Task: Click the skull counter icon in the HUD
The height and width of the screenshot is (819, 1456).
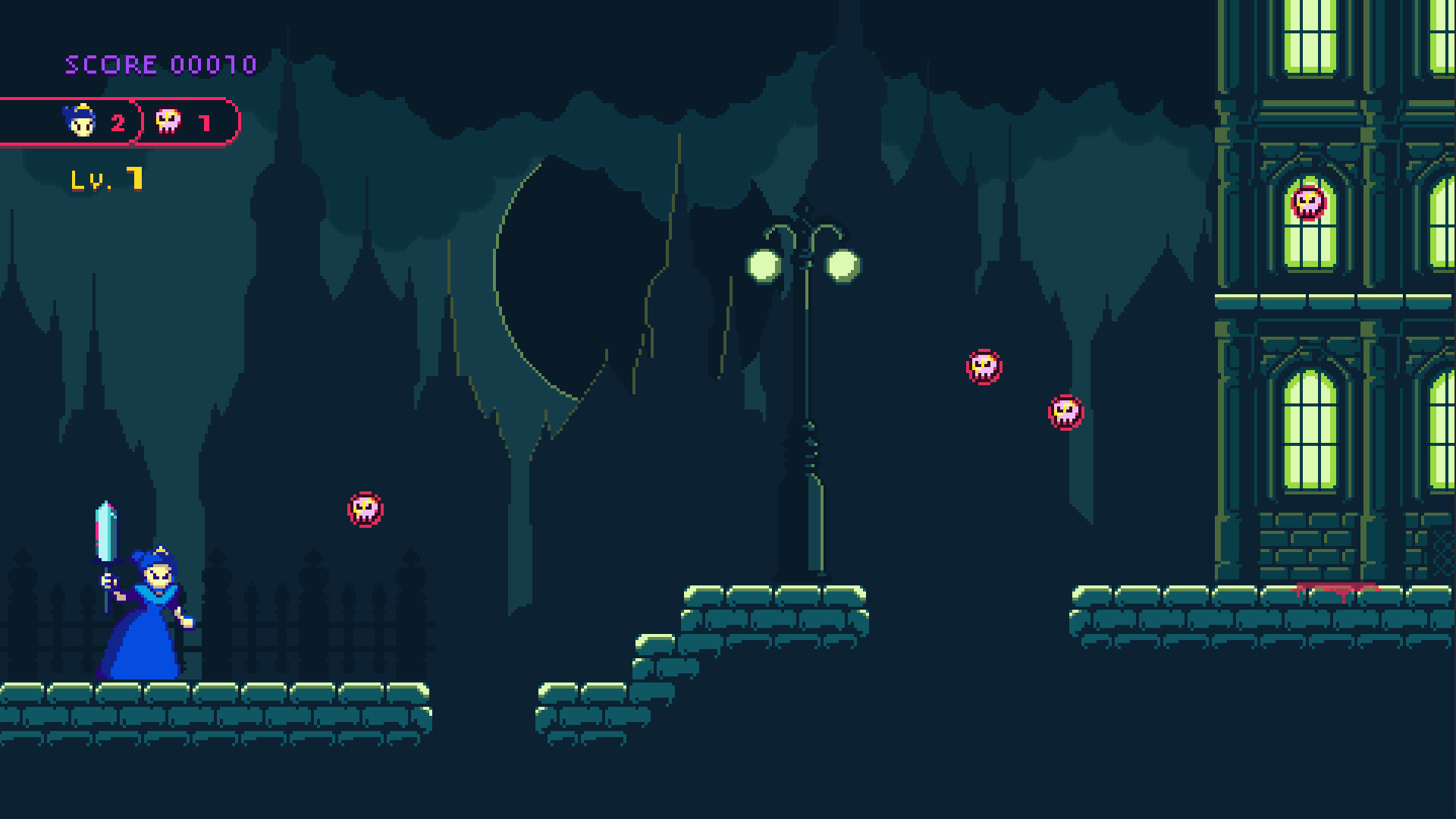Action: [x=168, y=120]
